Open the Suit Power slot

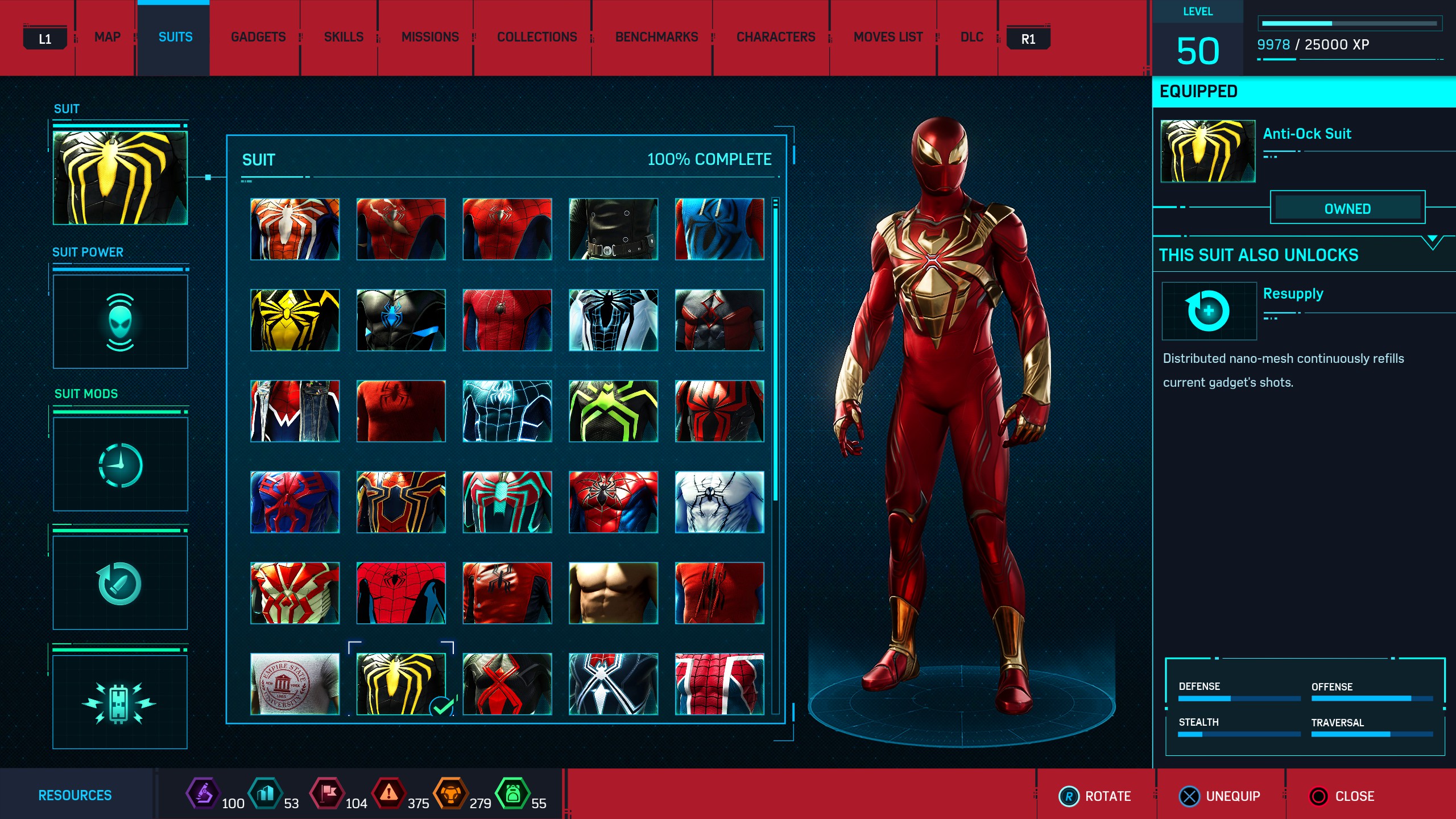120,322
